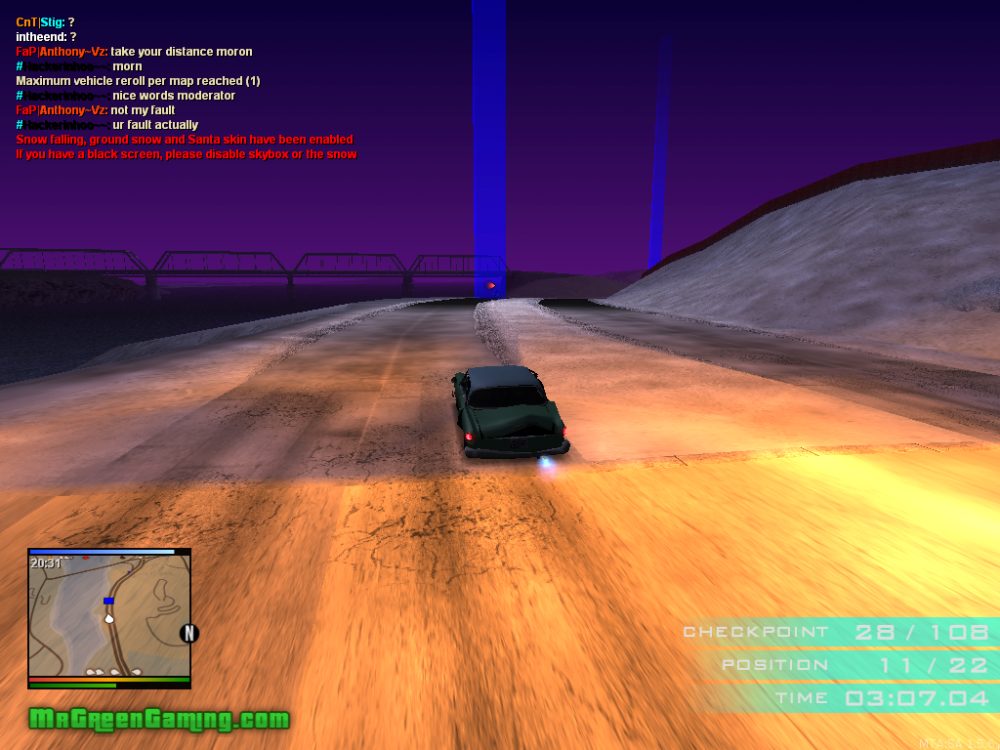Viewport: 1000px width, 750px height.
Task: Open the minimap in the corner
Action: pos(108,617)
